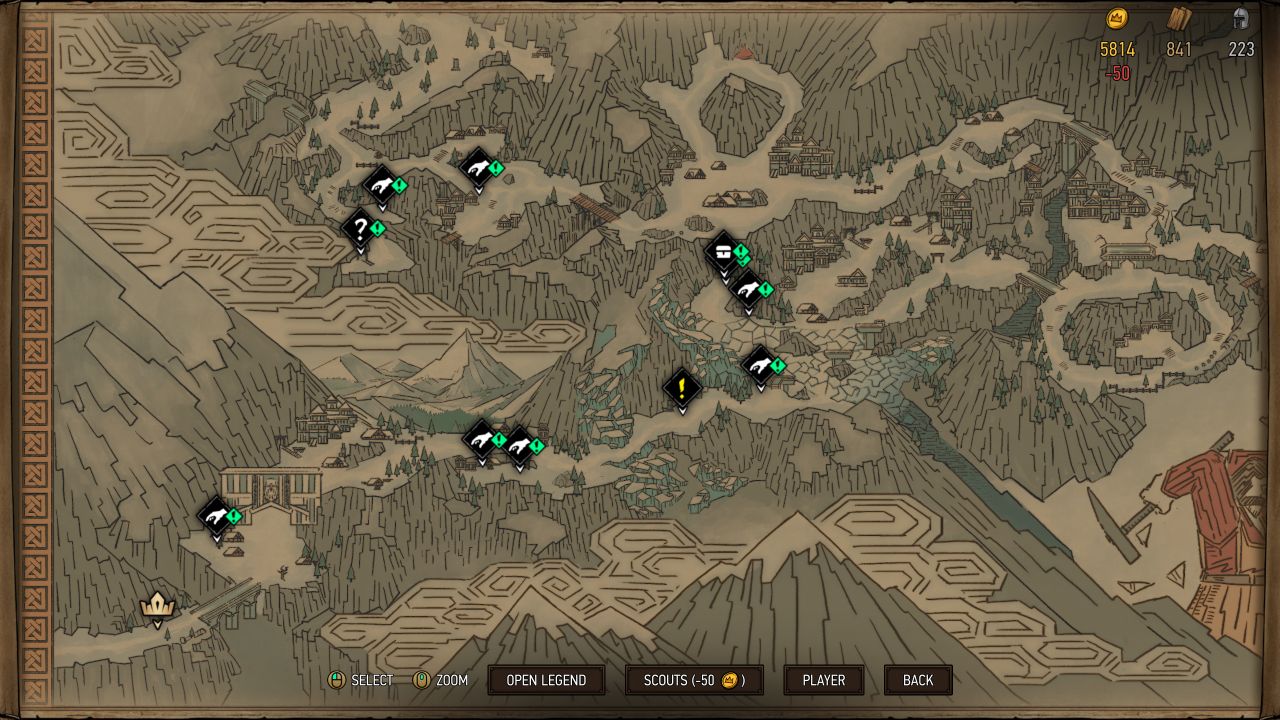The height and width of the screenshot is (720, 1280).
Task: Select the treasure chest map marker
Action: [x=723, y=252]
